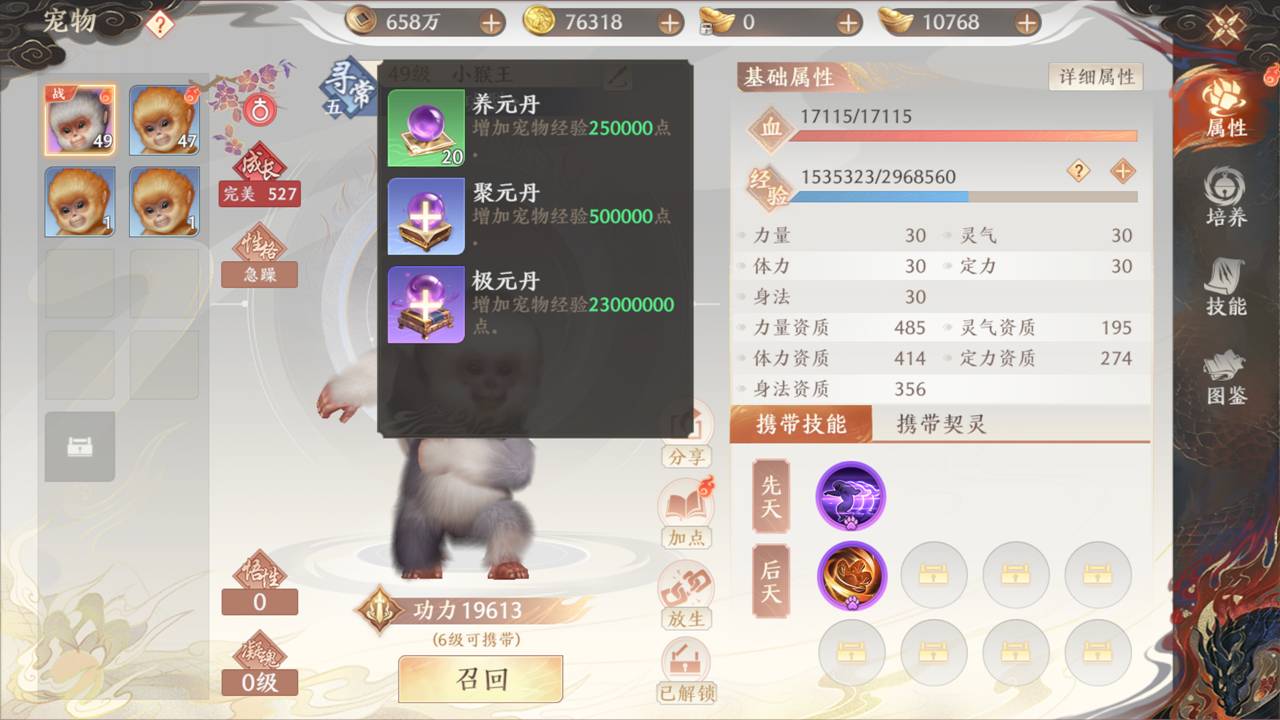Click the 后天 acquired skill orb
1280x720 pixels.
pyautogui.click(x=851, y=576)
